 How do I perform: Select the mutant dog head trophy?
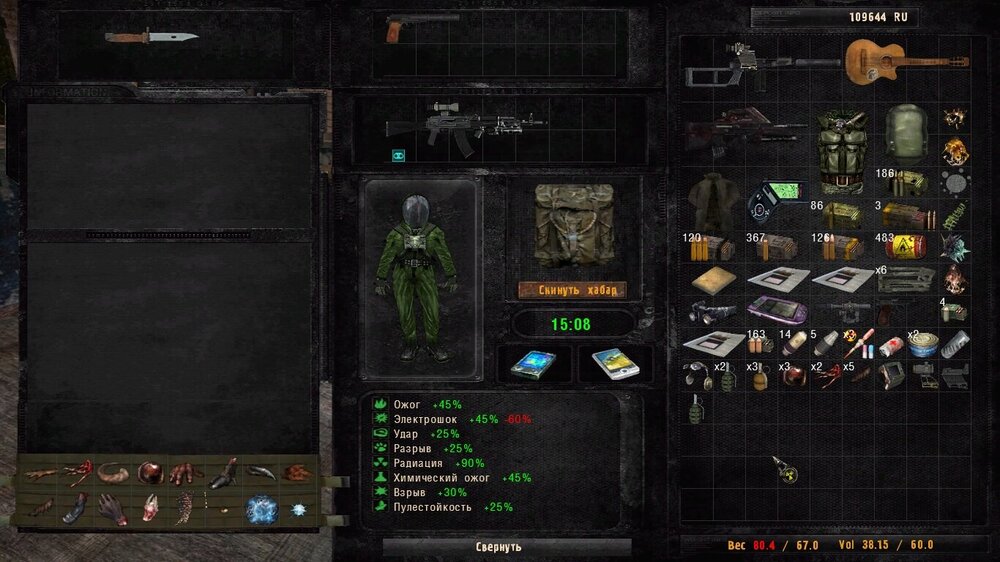coord(150,507)
